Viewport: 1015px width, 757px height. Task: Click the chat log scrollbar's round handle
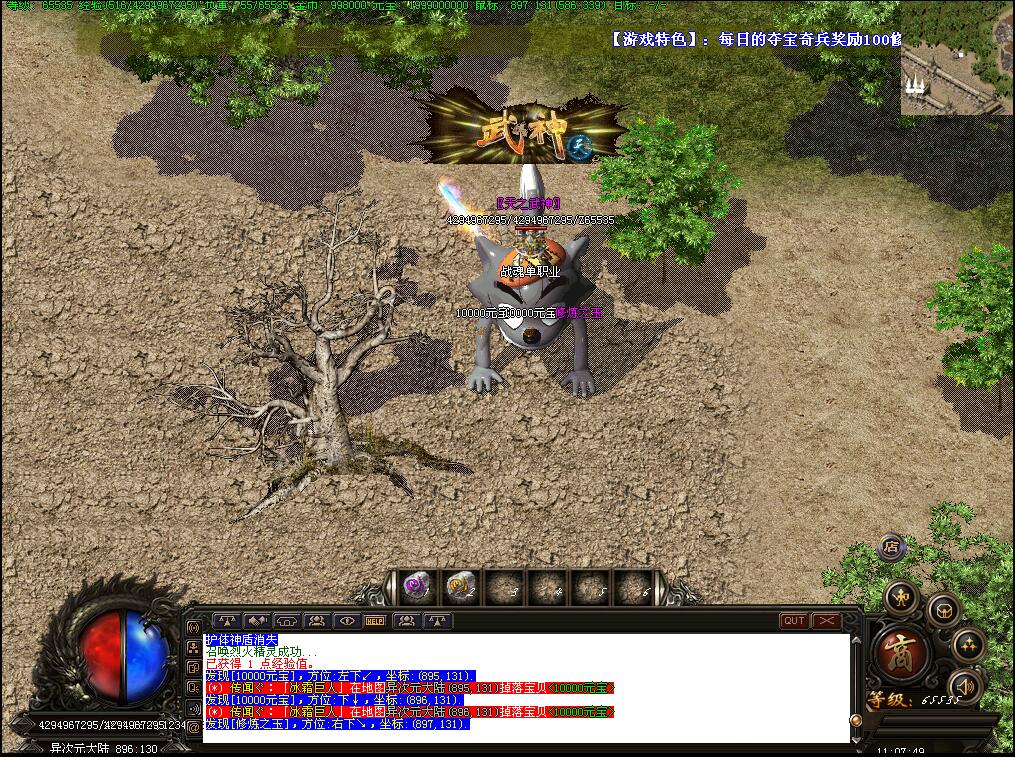click(856, 719)
